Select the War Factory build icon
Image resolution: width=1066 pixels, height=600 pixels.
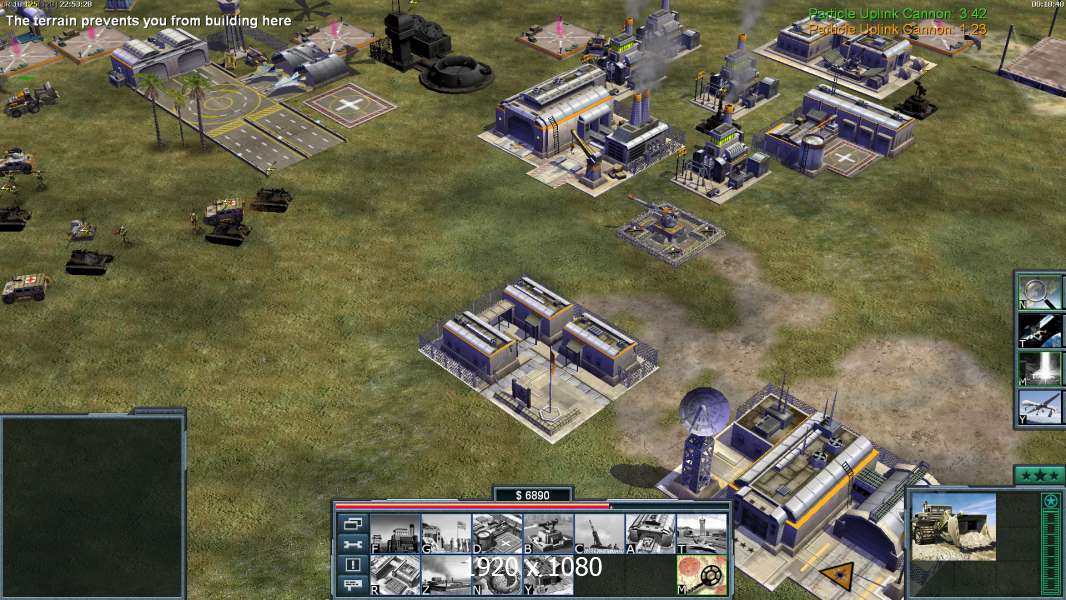650,534
